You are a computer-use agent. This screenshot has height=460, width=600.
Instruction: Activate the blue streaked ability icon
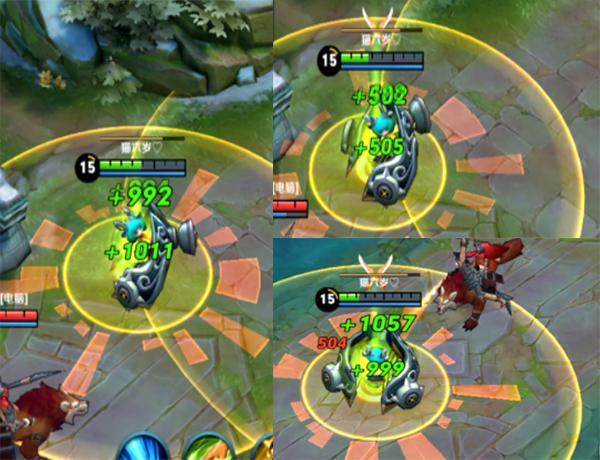[145, 449]
